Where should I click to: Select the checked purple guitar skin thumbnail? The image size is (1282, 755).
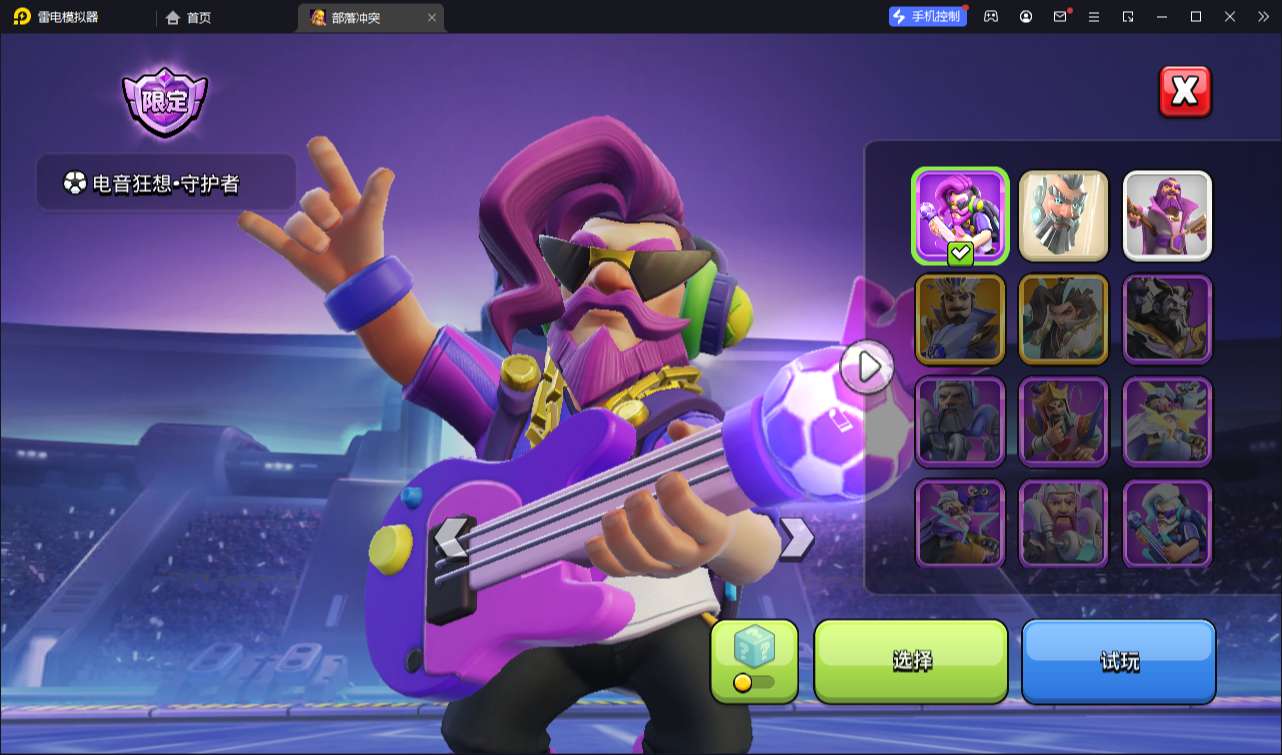click(960, 215)
